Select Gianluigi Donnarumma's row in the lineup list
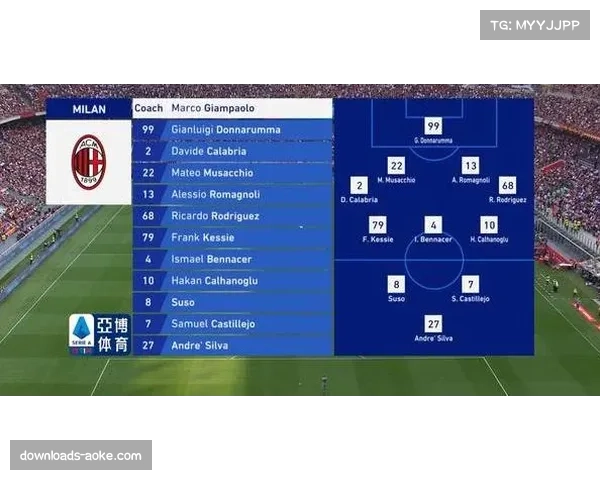The image size is (600, 480). pyautogui.click(x=232, y=130)
